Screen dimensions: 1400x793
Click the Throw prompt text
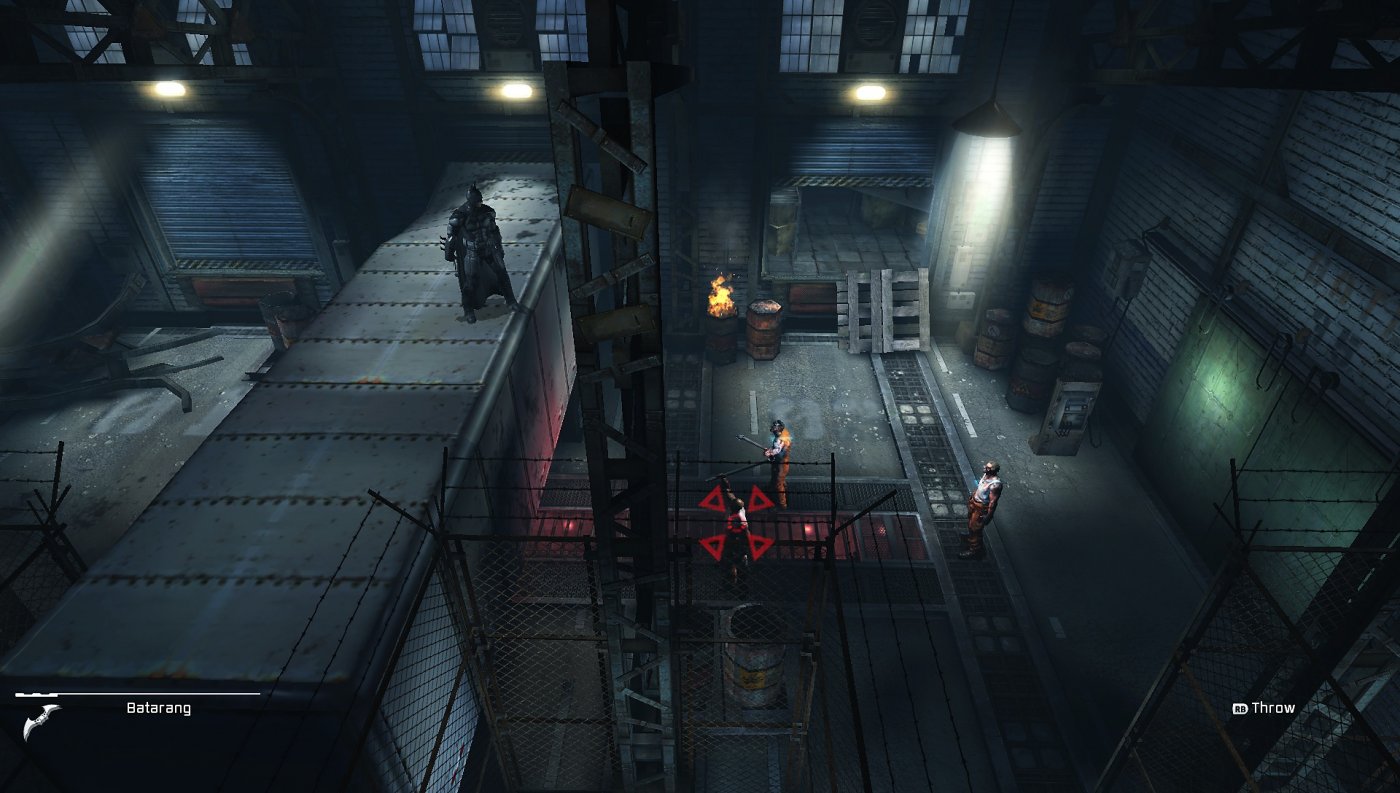coord(1277,707)
